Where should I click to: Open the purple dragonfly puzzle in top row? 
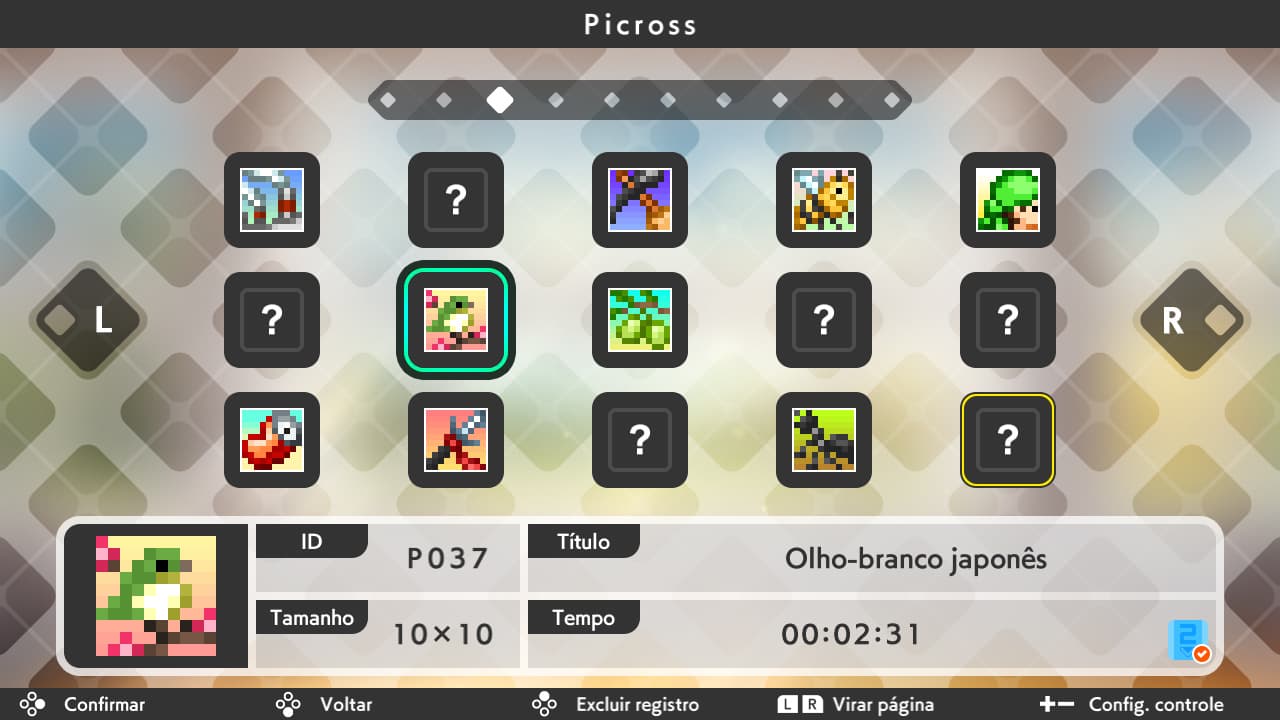(640, 200)
